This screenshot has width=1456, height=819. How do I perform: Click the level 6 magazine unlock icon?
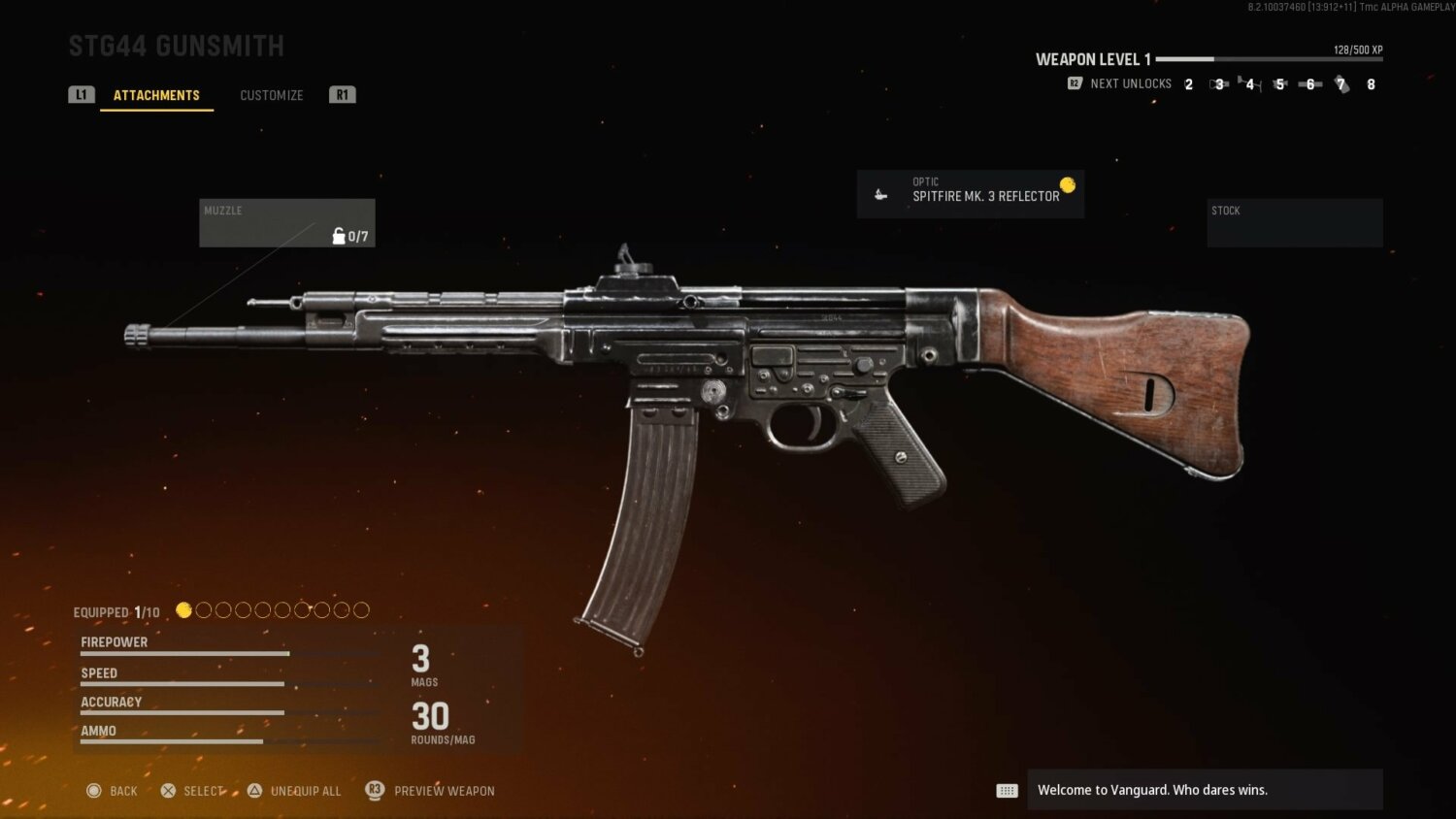tap(1310, 84)
